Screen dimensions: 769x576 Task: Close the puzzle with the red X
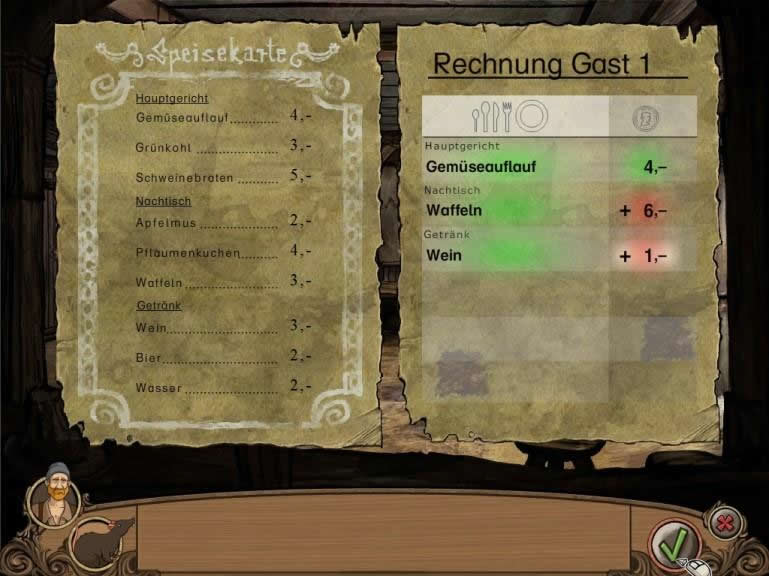click(x=723, y=521)
